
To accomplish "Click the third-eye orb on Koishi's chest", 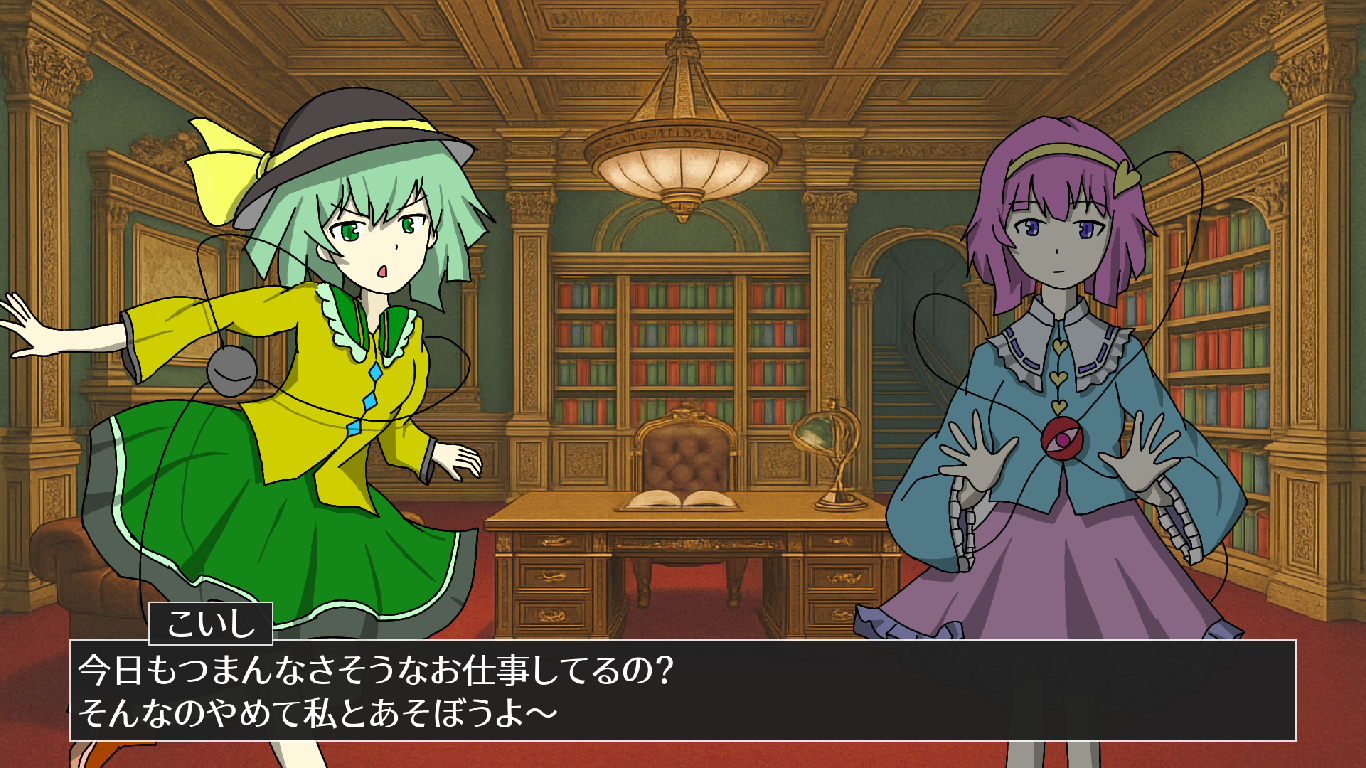I will (x=232, y=373).
